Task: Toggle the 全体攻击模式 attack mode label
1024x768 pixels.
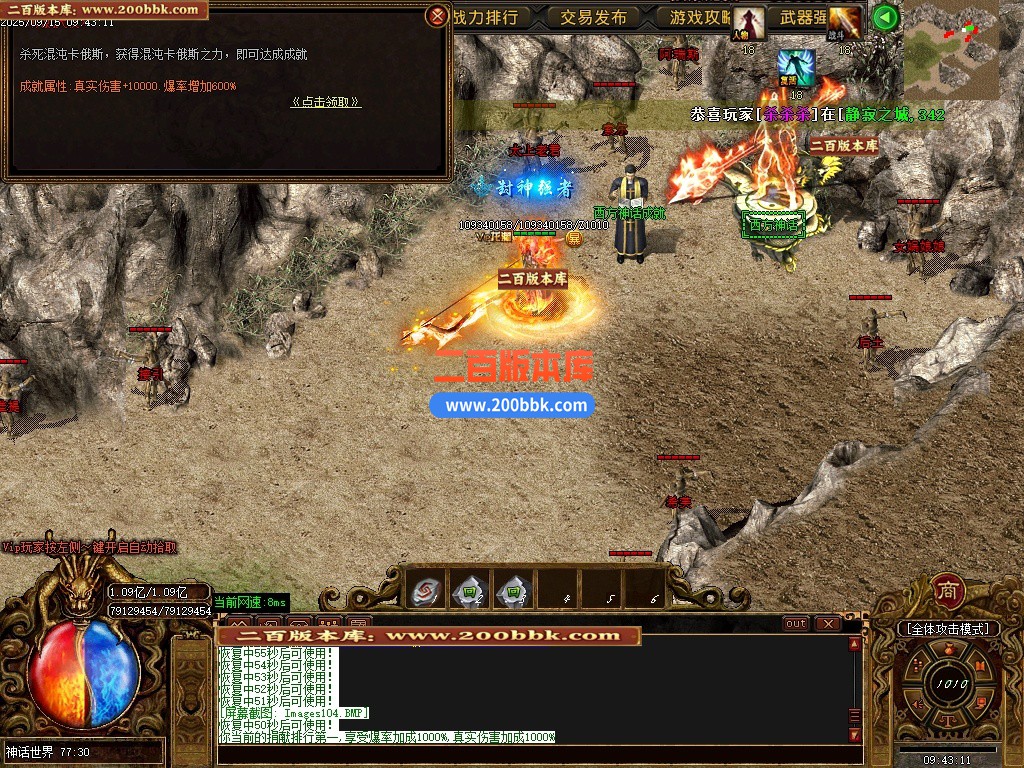Action: coord(948,628)
